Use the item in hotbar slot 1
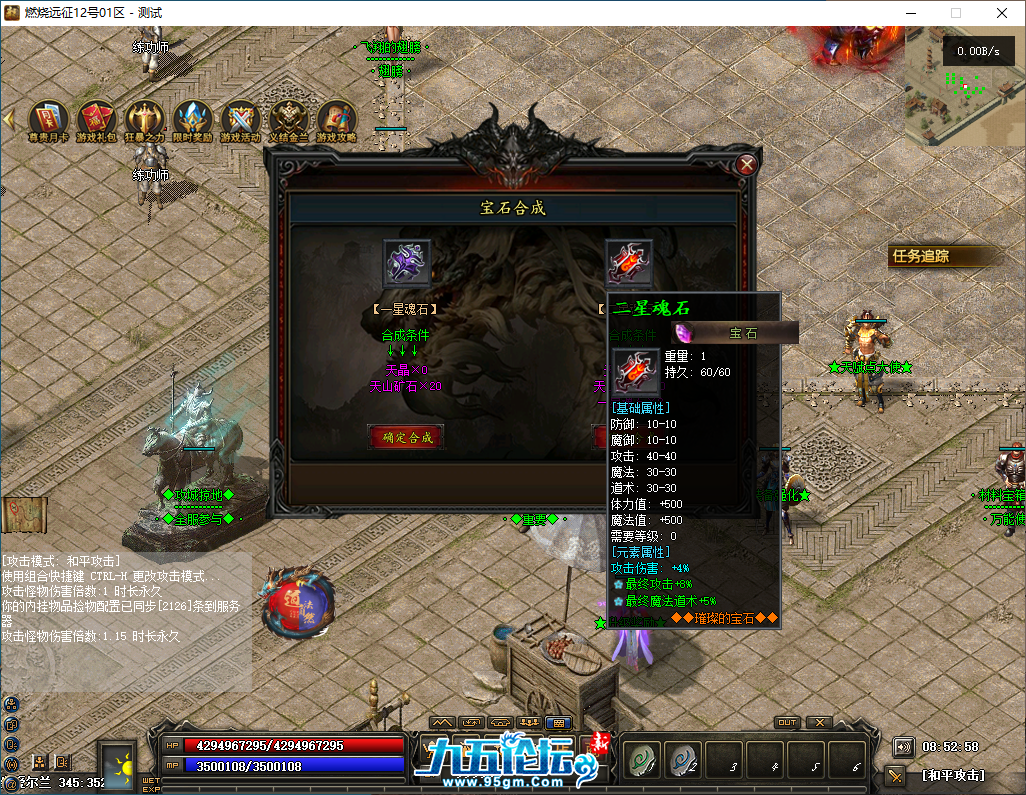This screenshot has width=1026, height=795. pos(641,760)
